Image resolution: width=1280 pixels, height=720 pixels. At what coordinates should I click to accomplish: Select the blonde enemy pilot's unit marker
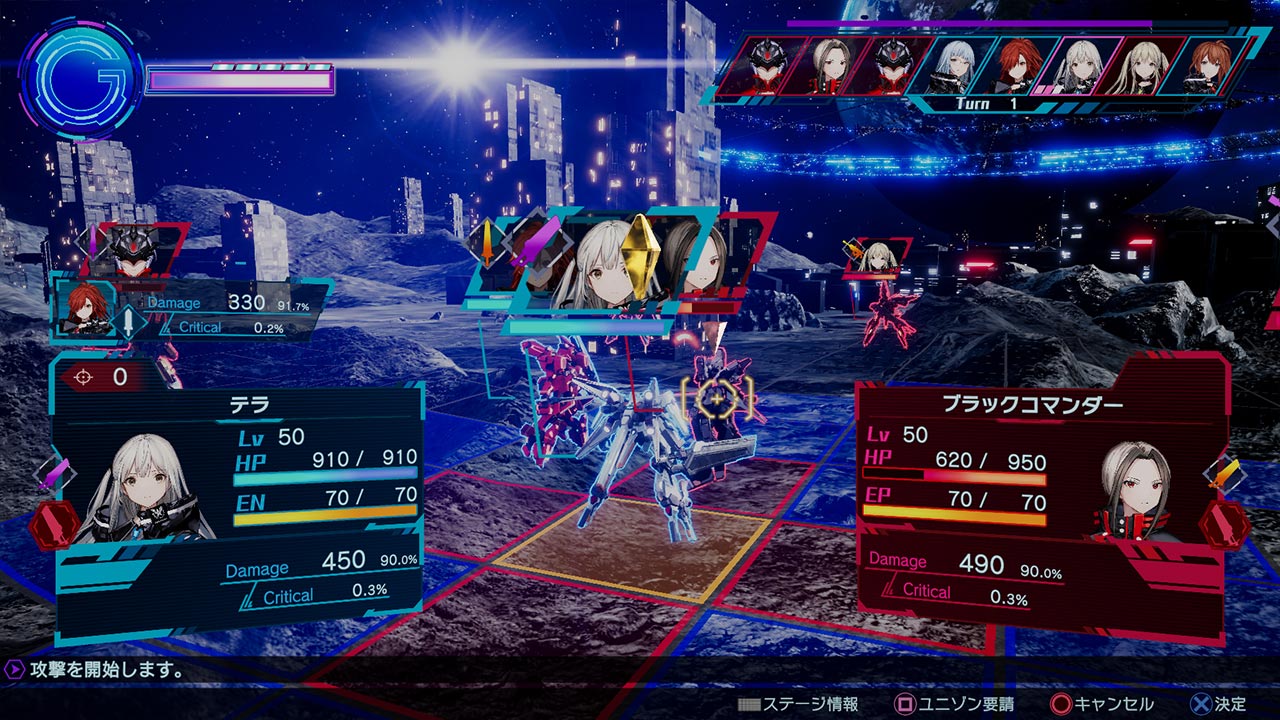tap(878, 256)
